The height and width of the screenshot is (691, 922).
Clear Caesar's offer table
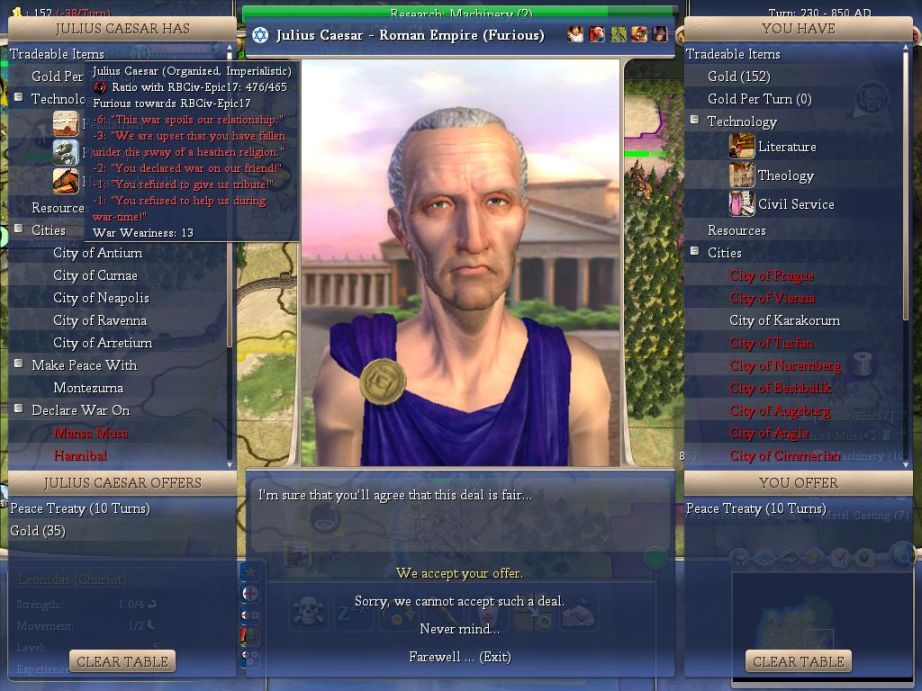pos(122,661)
